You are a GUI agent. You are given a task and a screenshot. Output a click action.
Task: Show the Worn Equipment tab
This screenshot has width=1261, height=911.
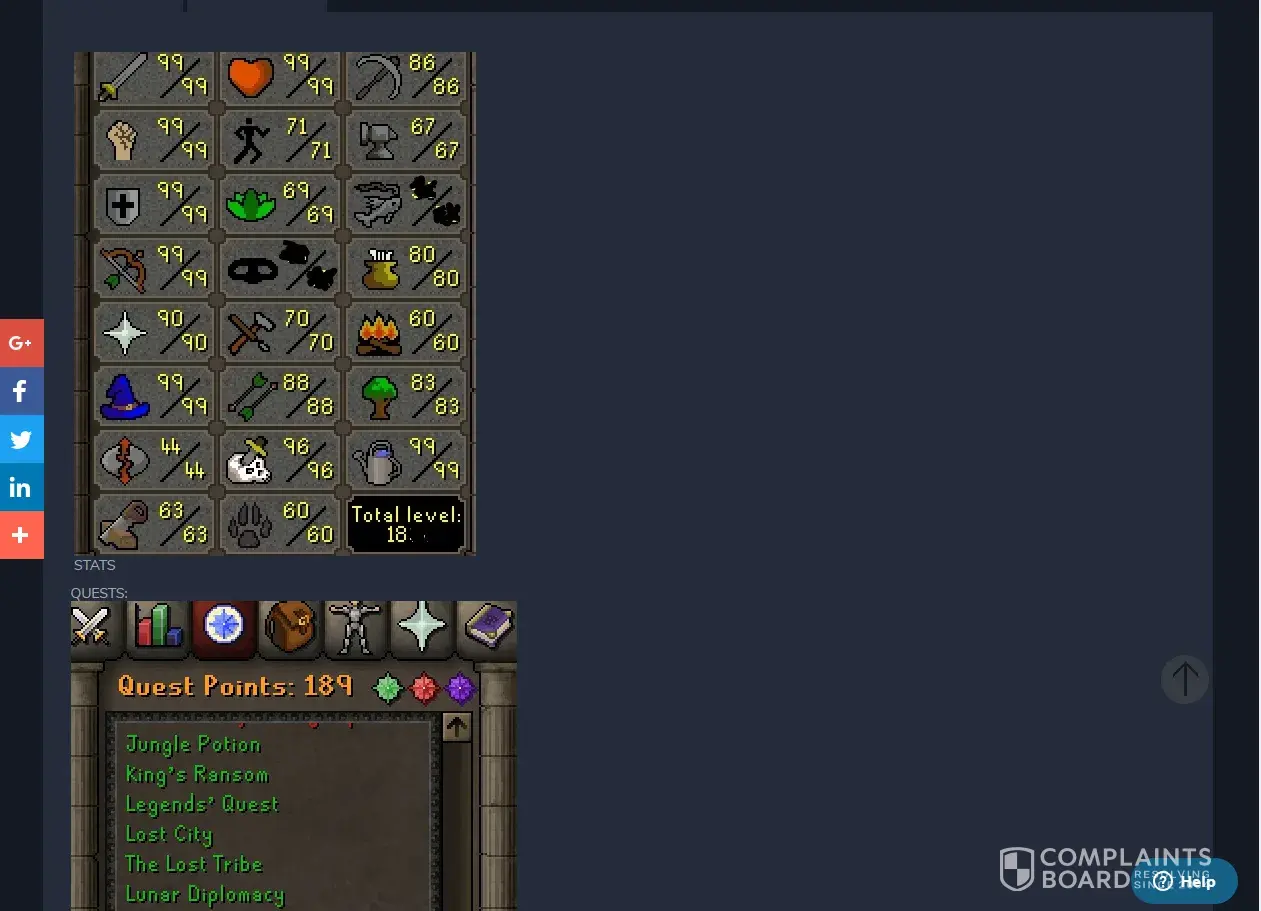tap(355, 627)
